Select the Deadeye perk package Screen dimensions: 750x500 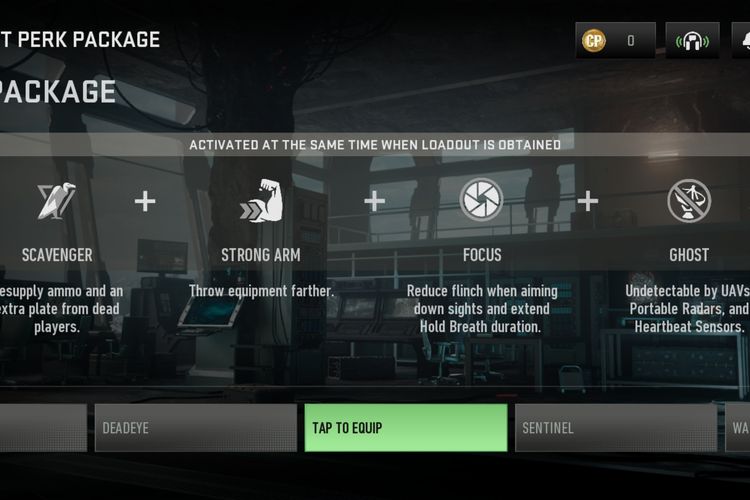(196, 428)
